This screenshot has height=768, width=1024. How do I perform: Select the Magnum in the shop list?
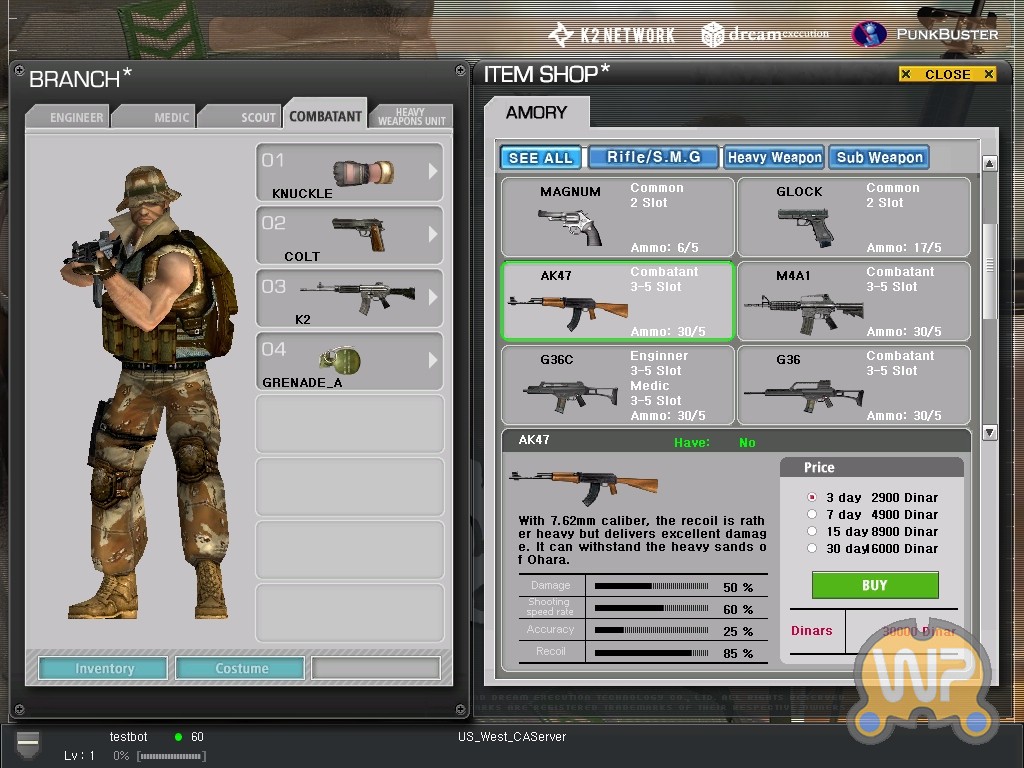[x=617, y=217]
